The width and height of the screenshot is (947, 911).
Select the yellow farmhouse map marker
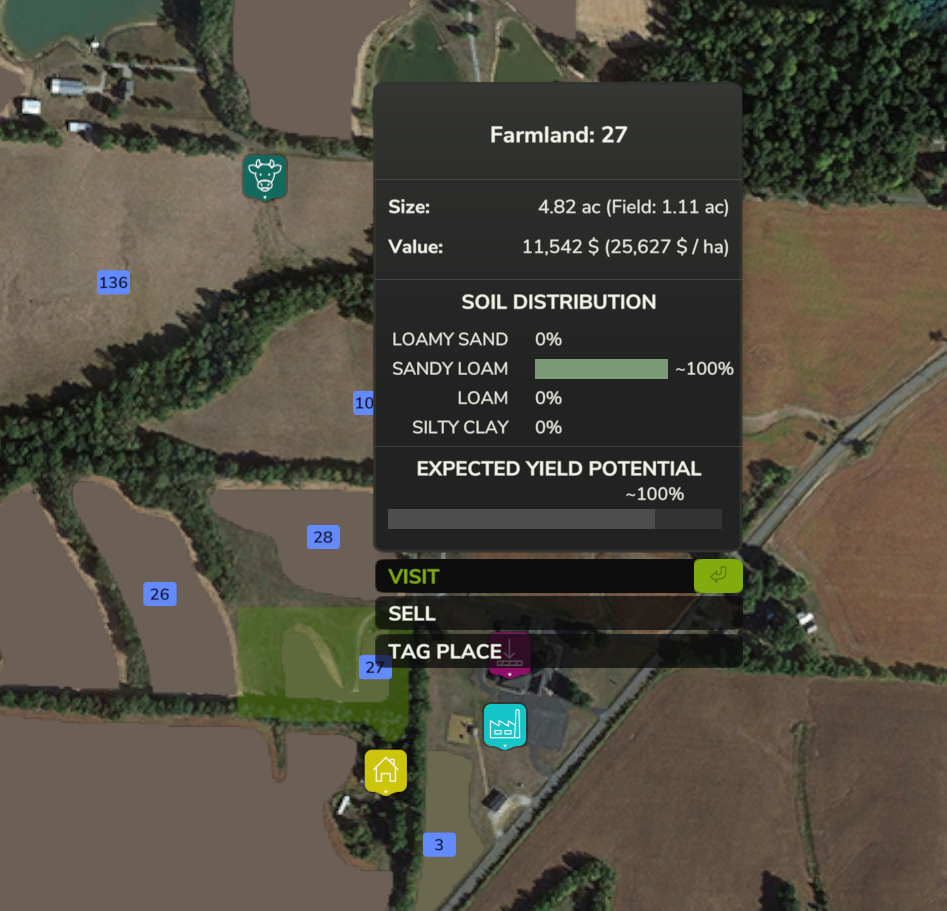tap(386, 770)
